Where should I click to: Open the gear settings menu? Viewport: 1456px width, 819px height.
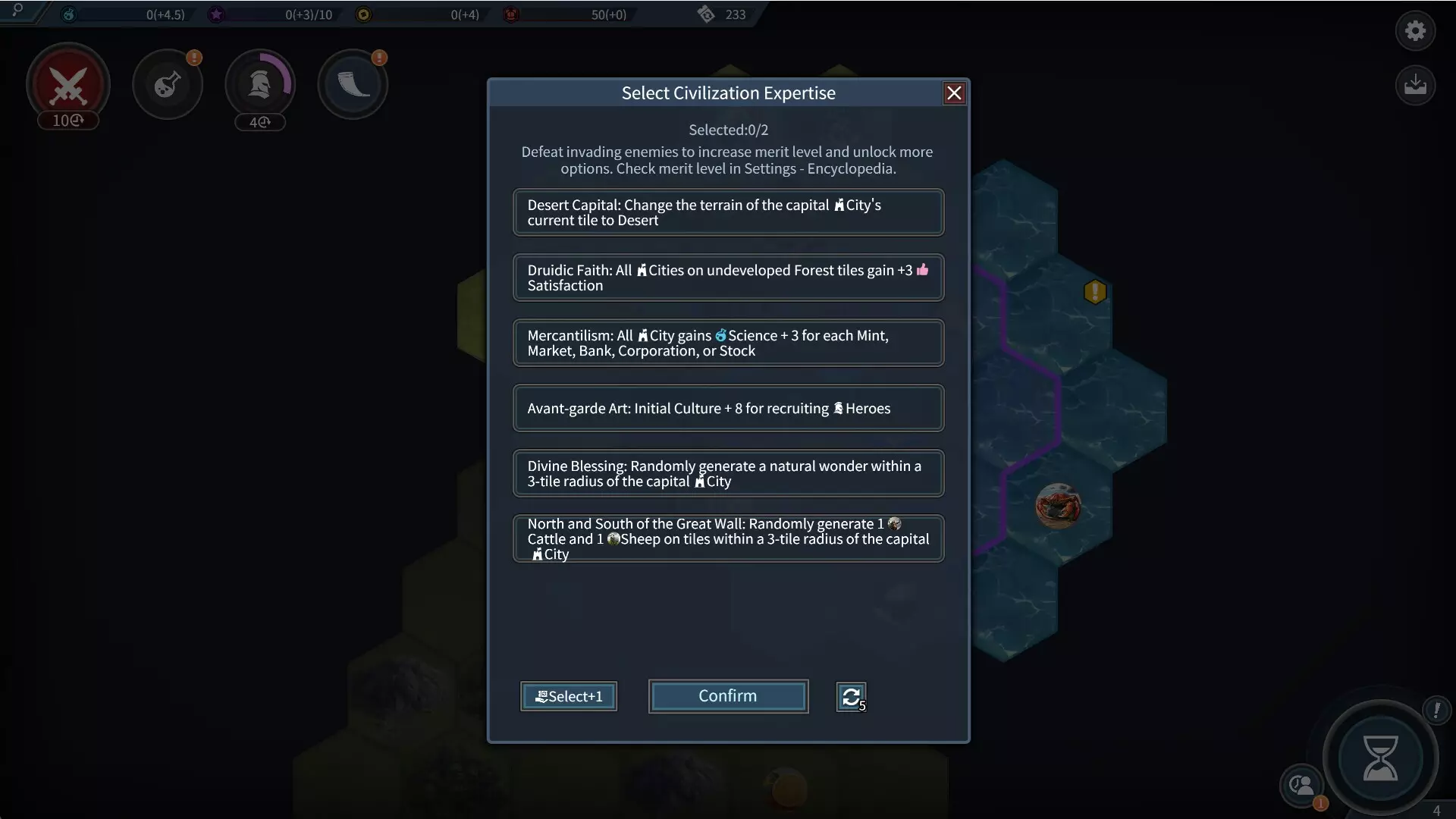(1415, 31)
